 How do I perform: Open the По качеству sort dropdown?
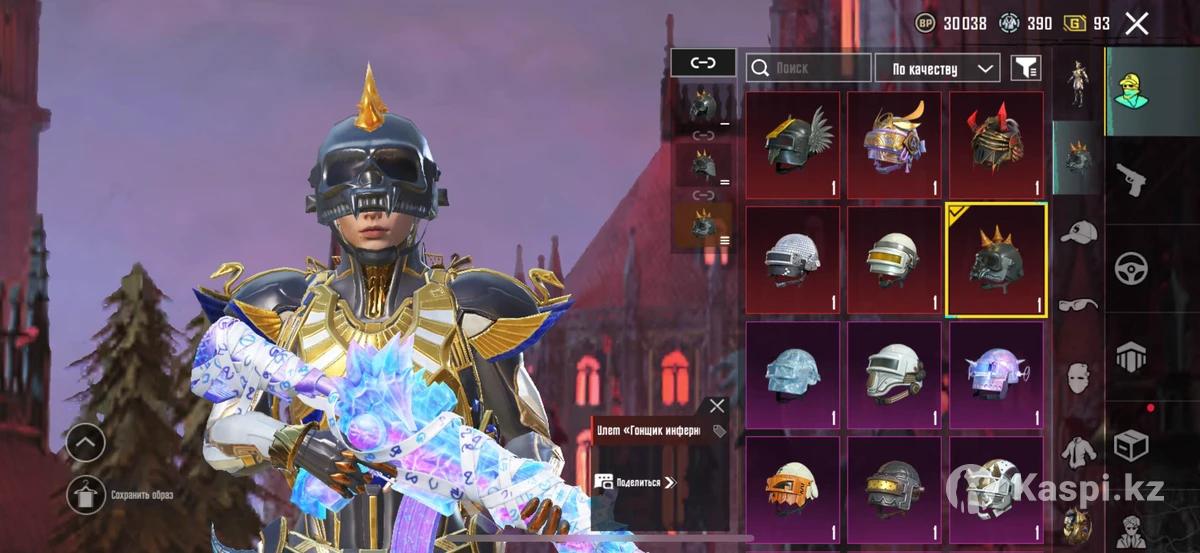coord(937,68)
